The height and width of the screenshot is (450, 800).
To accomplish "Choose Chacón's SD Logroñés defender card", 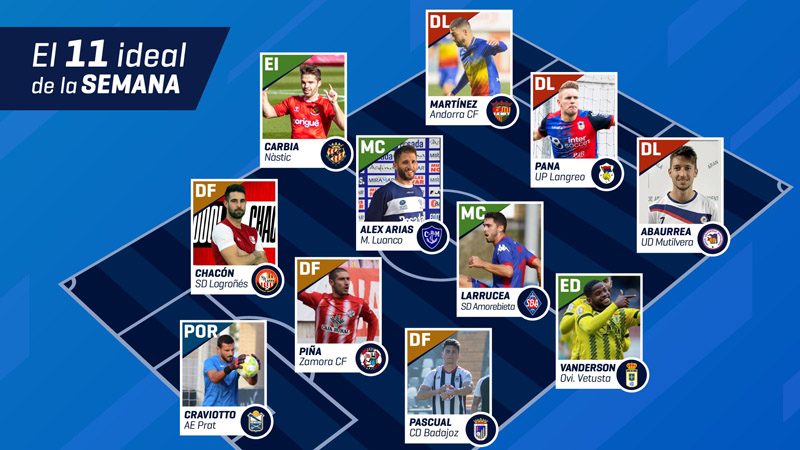I will pyautogui.click(x=233, y=237).
